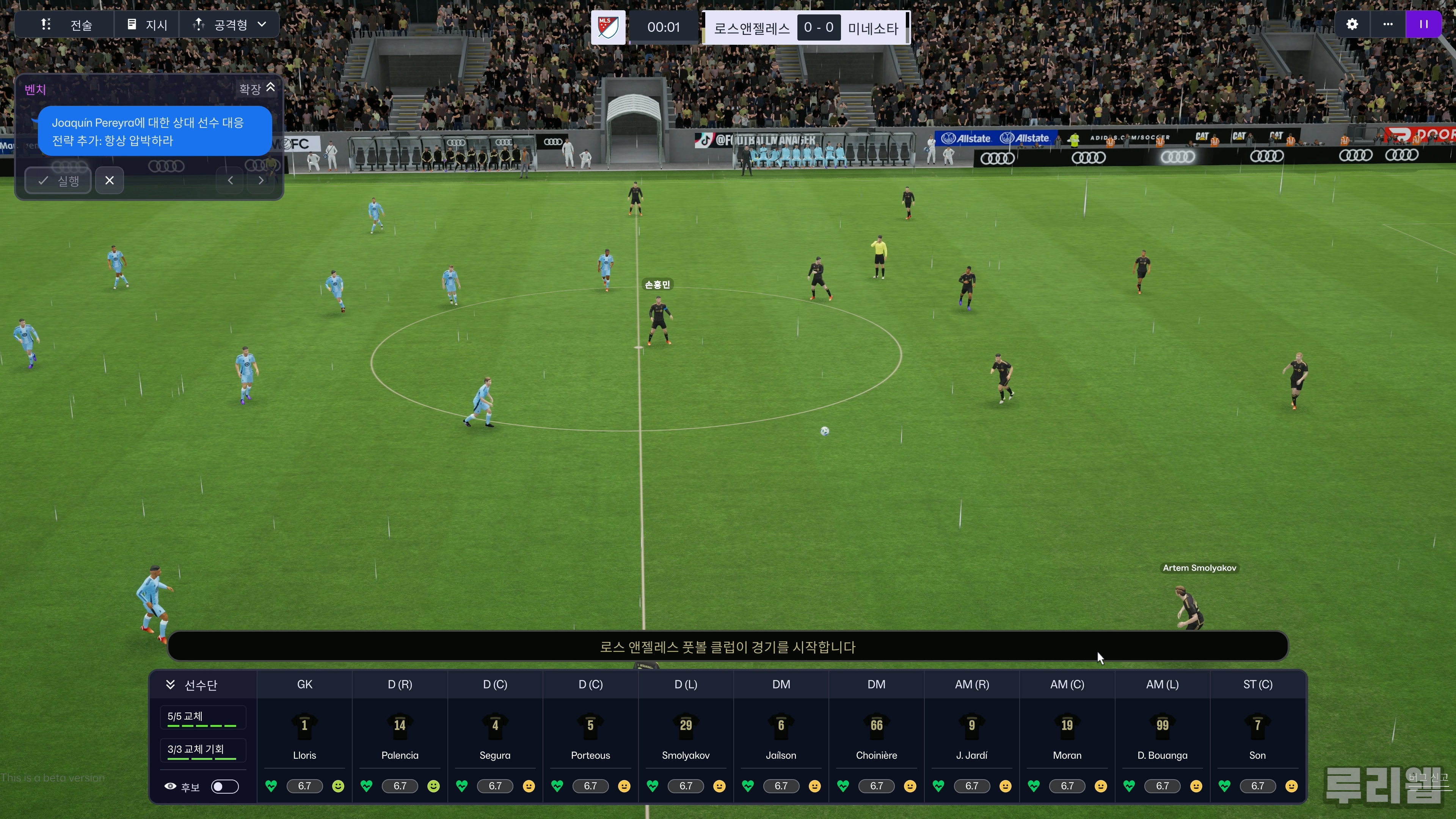Viewport: 1456px width, 819px height.
Task: Select Choinière's number 66 card
Action: point(876,735)
